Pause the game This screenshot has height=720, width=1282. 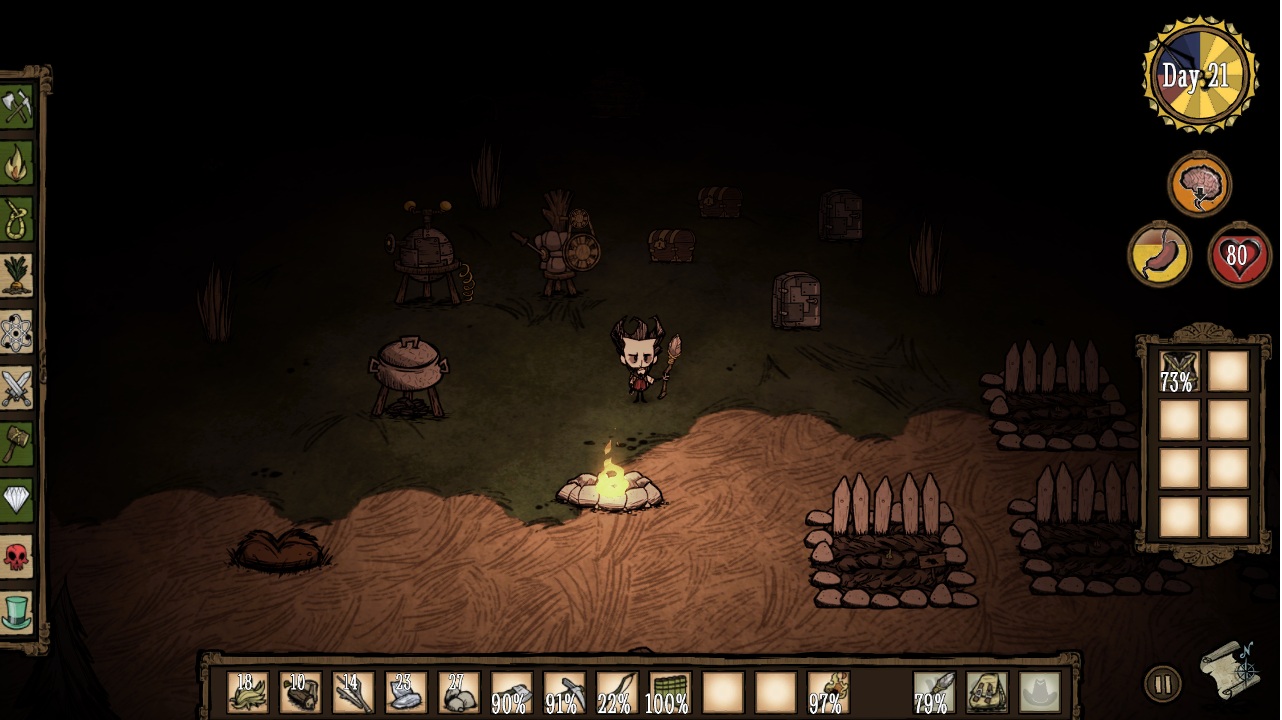pyautogui.click(x=1162, y=685)
